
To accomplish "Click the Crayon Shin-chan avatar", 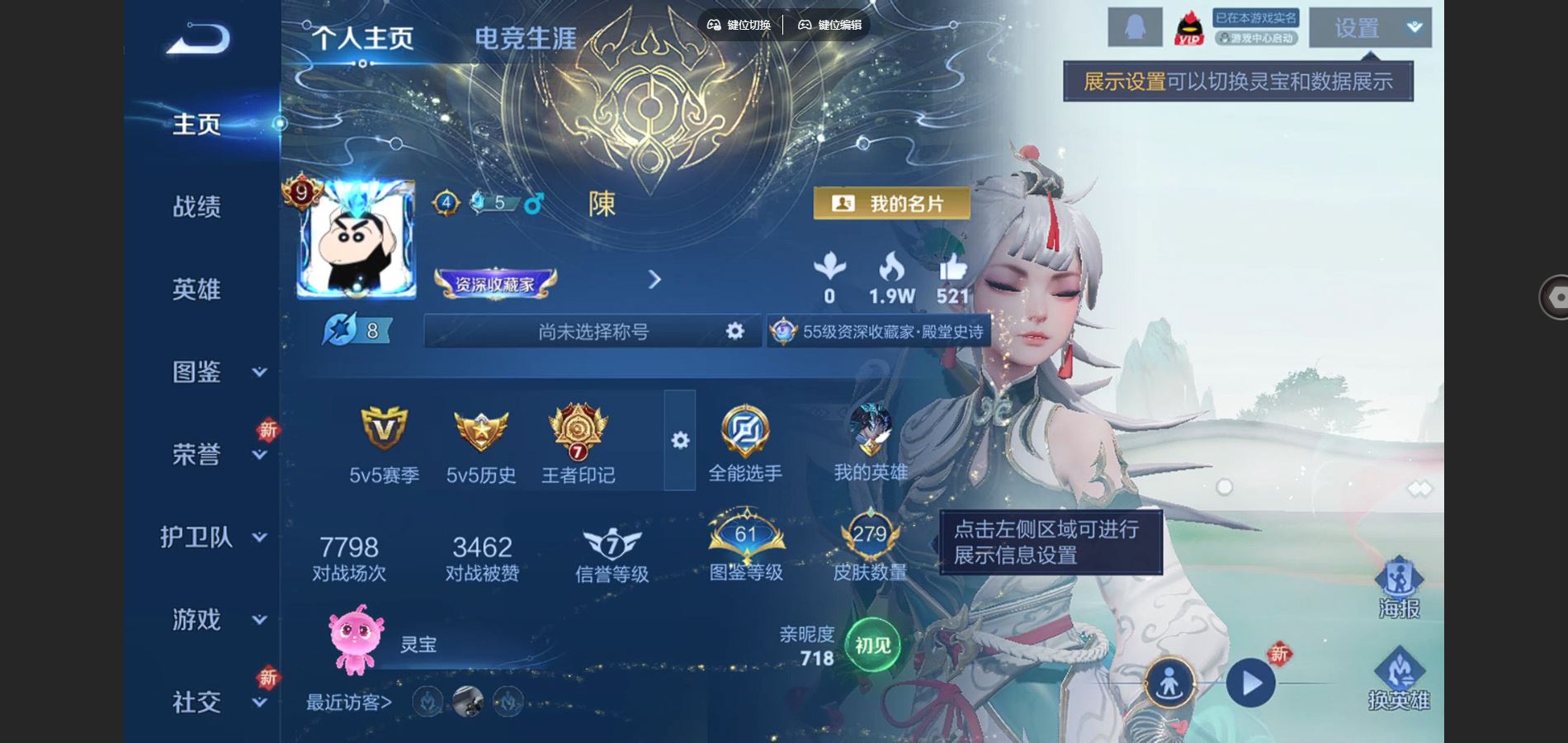I will pyautogui.click(x=357, y=239).
